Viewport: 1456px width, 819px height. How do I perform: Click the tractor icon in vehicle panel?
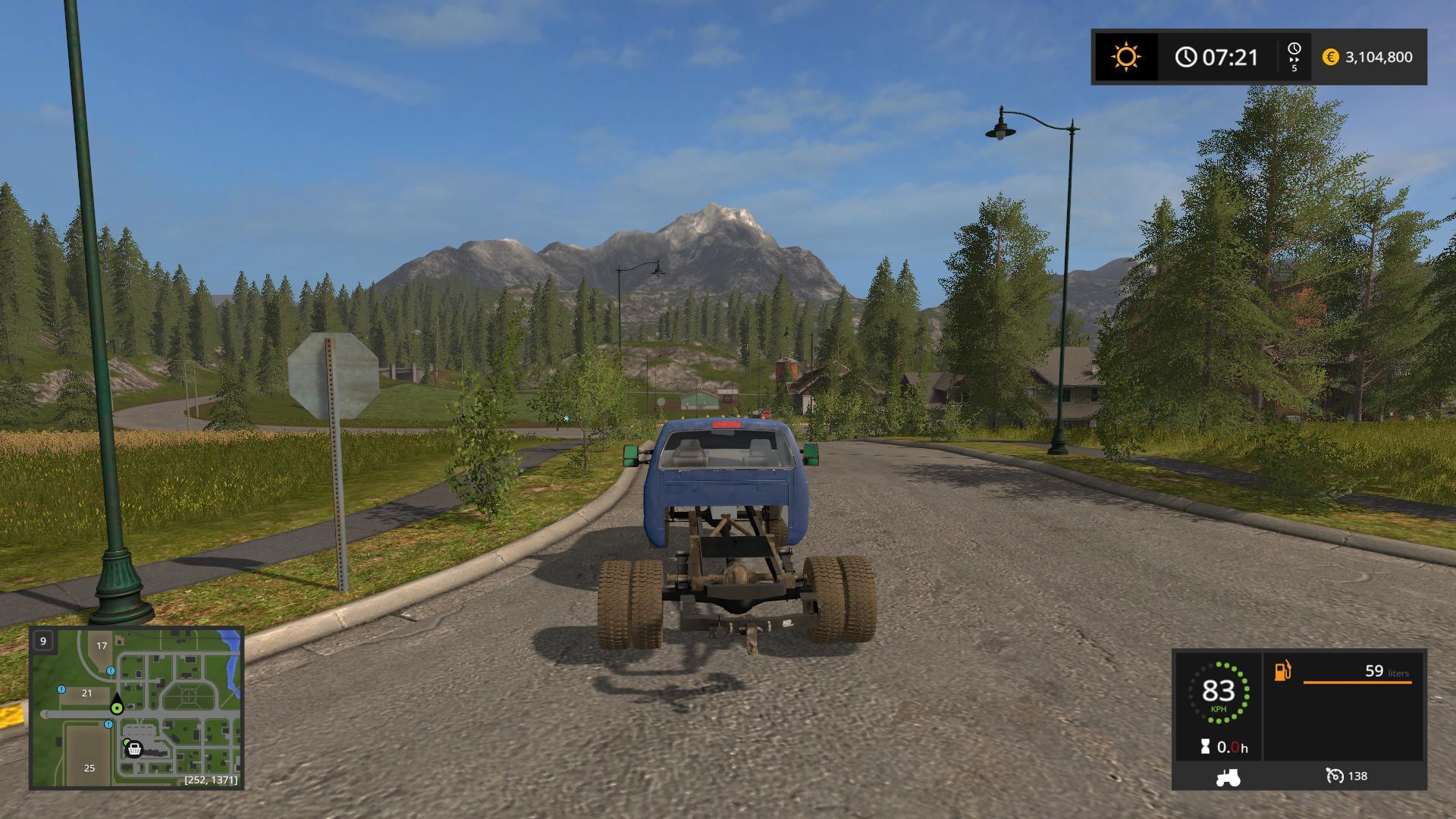click(1227, 777)
